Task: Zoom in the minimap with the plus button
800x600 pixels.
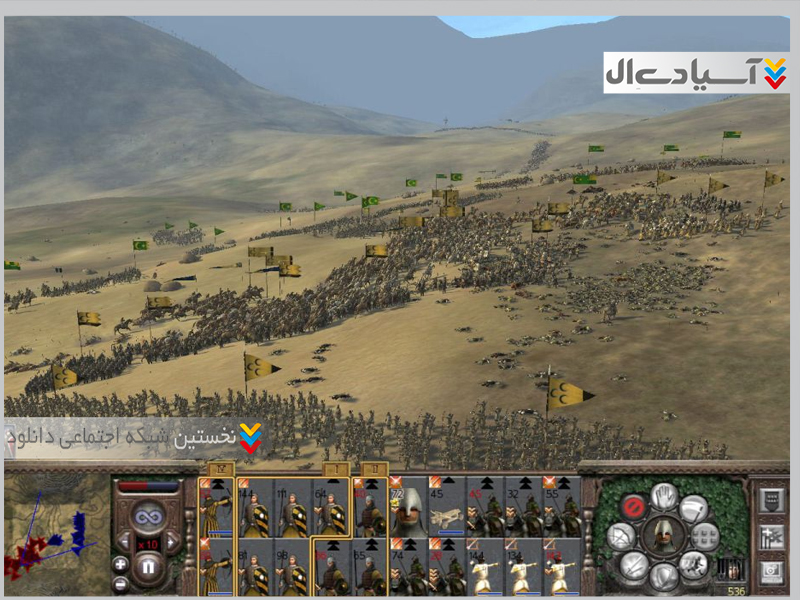Action: tap(120, 563)
